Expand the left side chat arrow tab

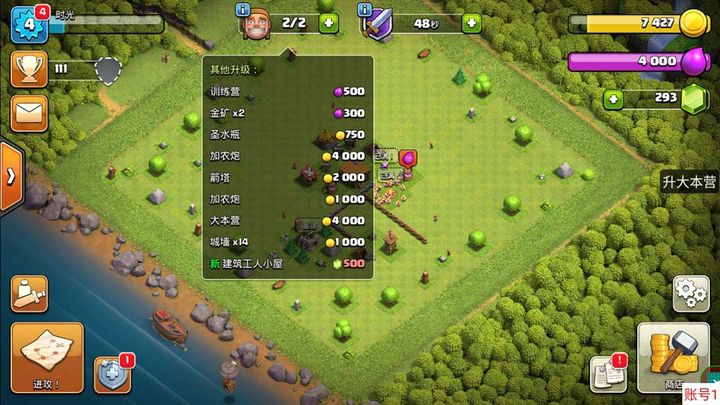click(10, 176)
